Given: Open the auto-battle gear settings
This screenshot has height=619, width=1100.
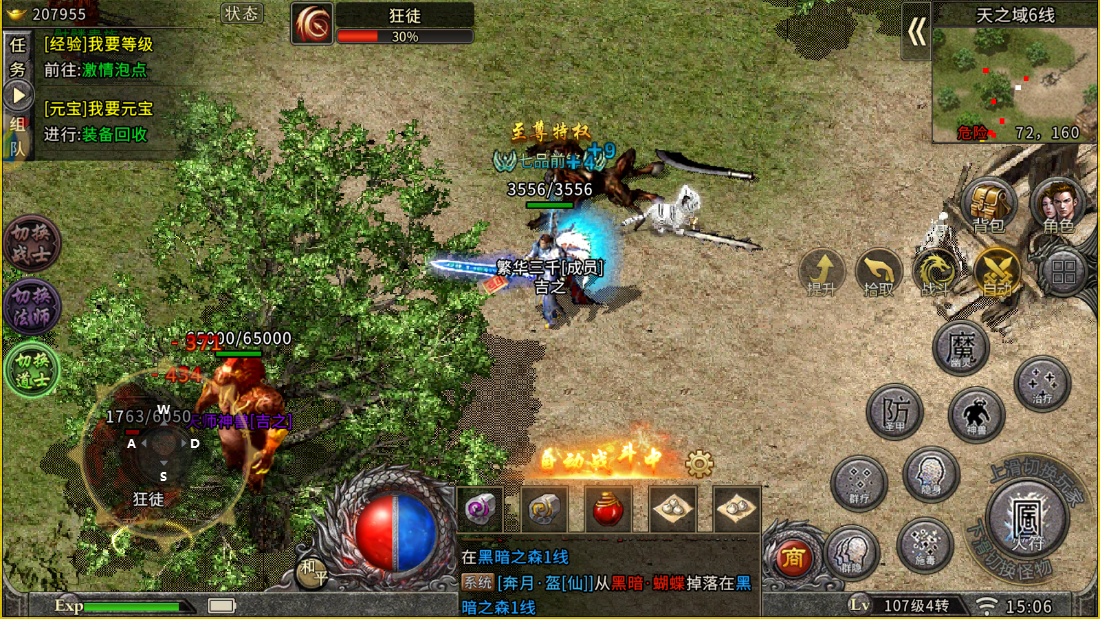Looking at the screenshot, I should 699,464.
